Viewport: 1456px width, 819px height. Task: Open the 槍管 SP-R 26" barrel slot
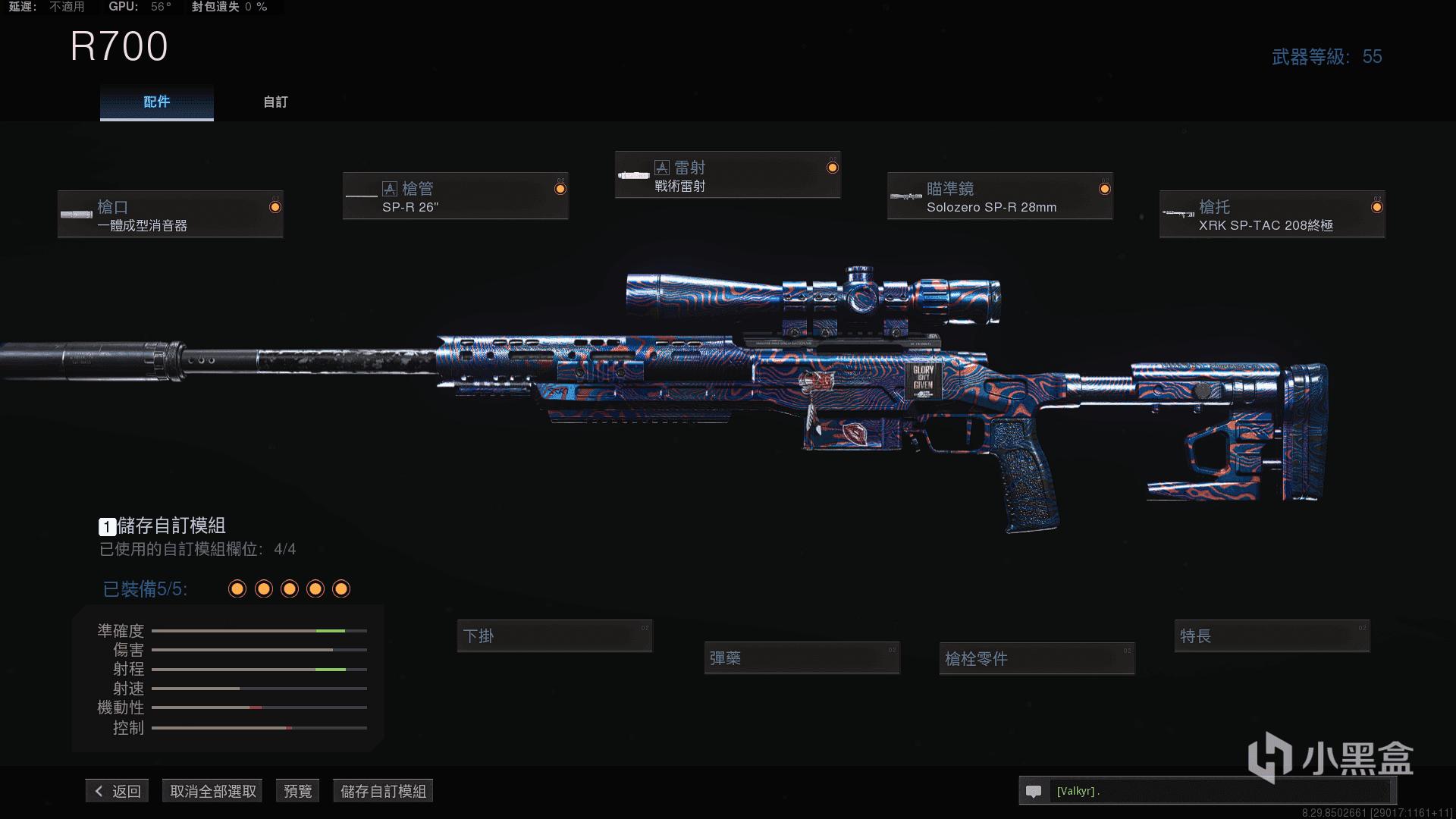pyautogui.click(x=455, y=196)
